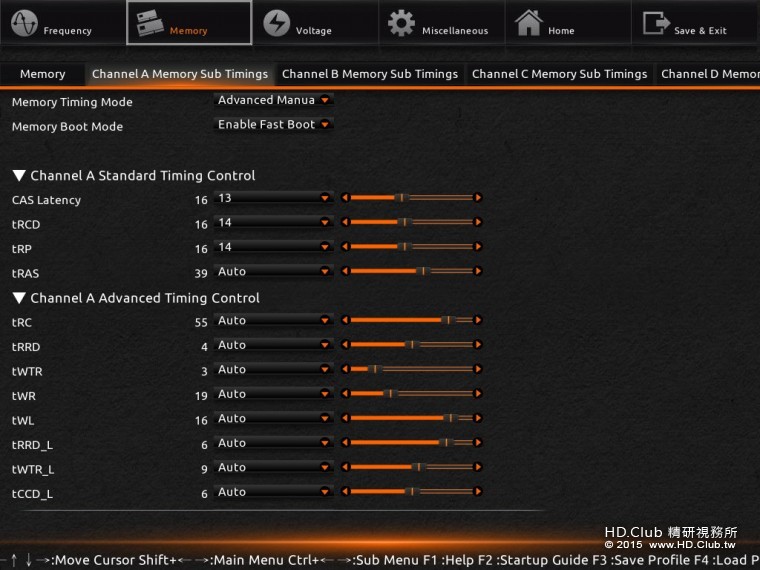
Task: Open the Memory Timing Mode dropdown
Action: pyautogui.click(x=274, y=100)
